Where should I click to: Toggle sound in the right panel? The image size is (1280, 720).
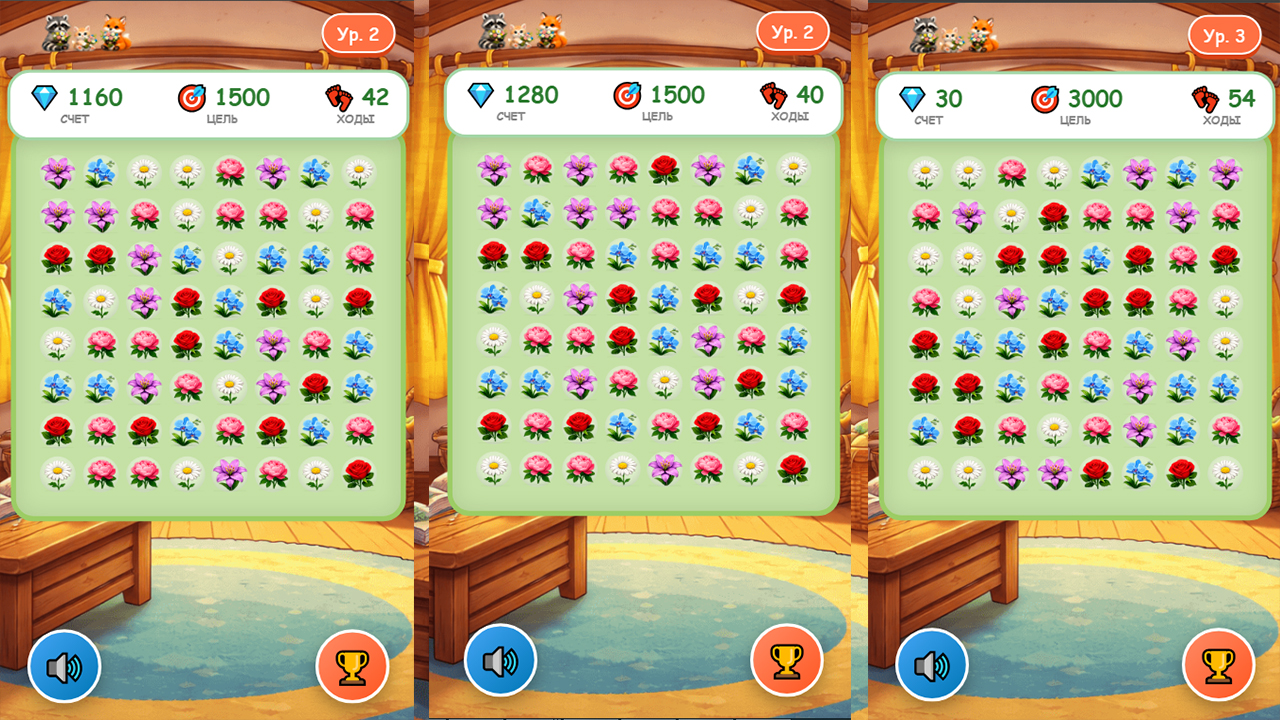point(930,667)
